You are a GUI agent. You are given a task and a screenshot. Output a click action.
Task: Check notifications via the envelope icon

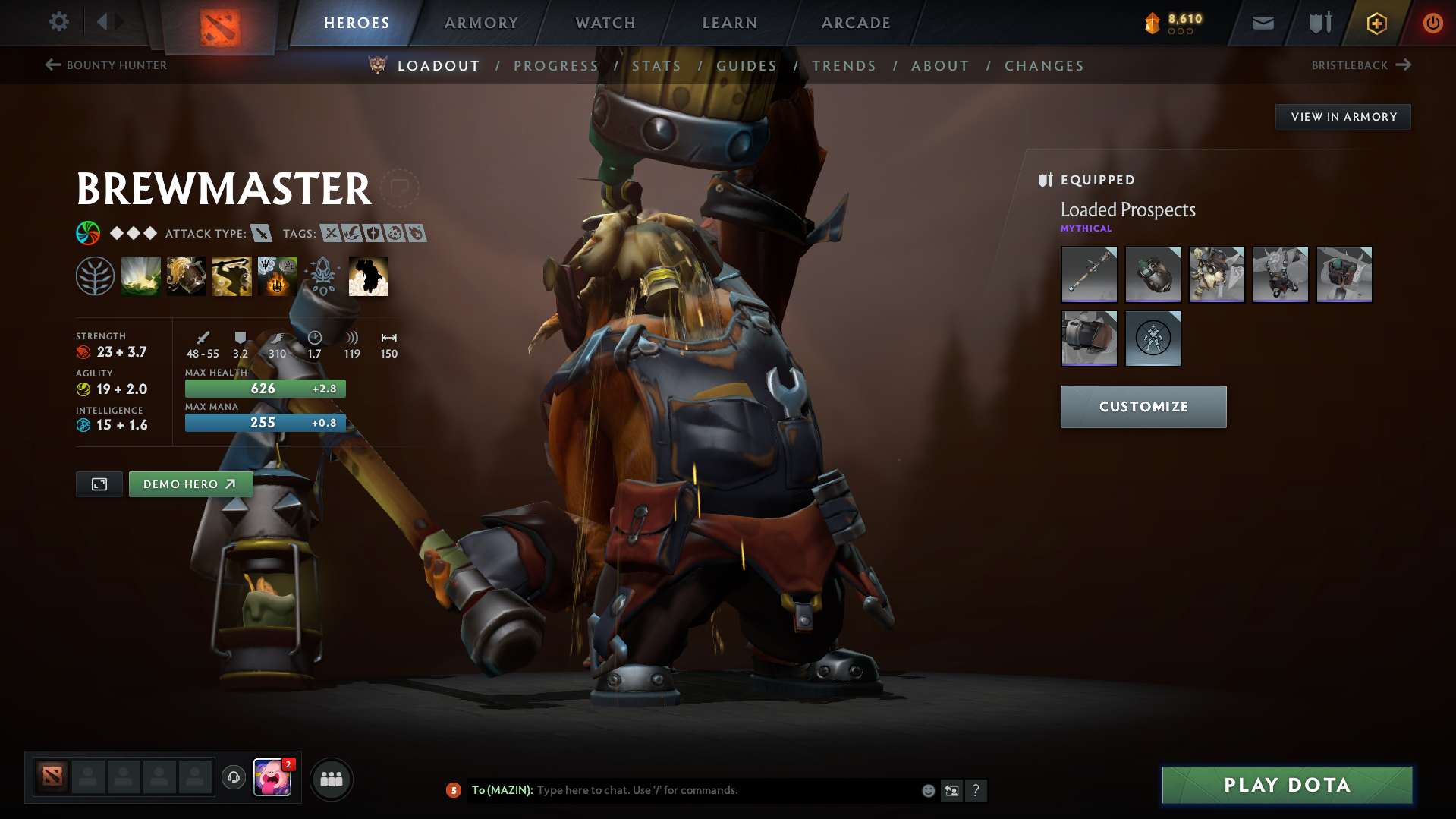tap(1262, 22)
